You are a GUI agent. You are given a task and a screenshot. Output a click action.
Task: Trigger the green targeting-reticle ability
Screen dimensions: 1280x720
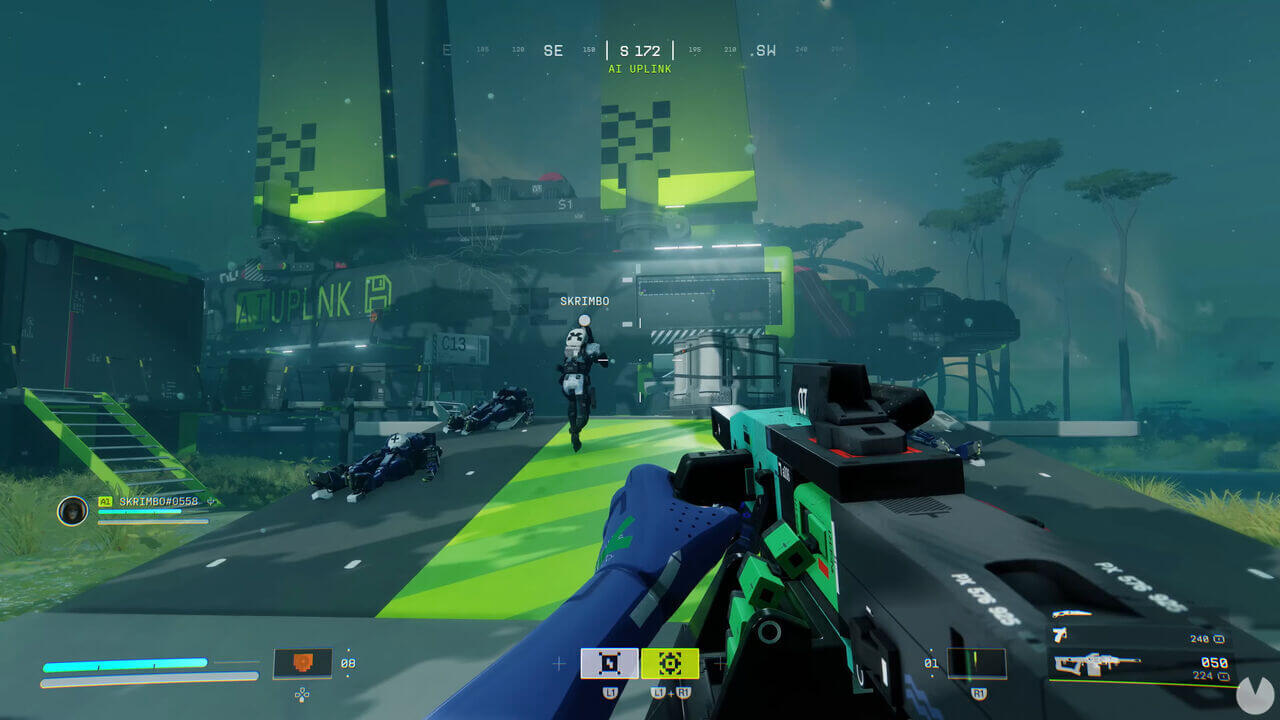(669, 663)
